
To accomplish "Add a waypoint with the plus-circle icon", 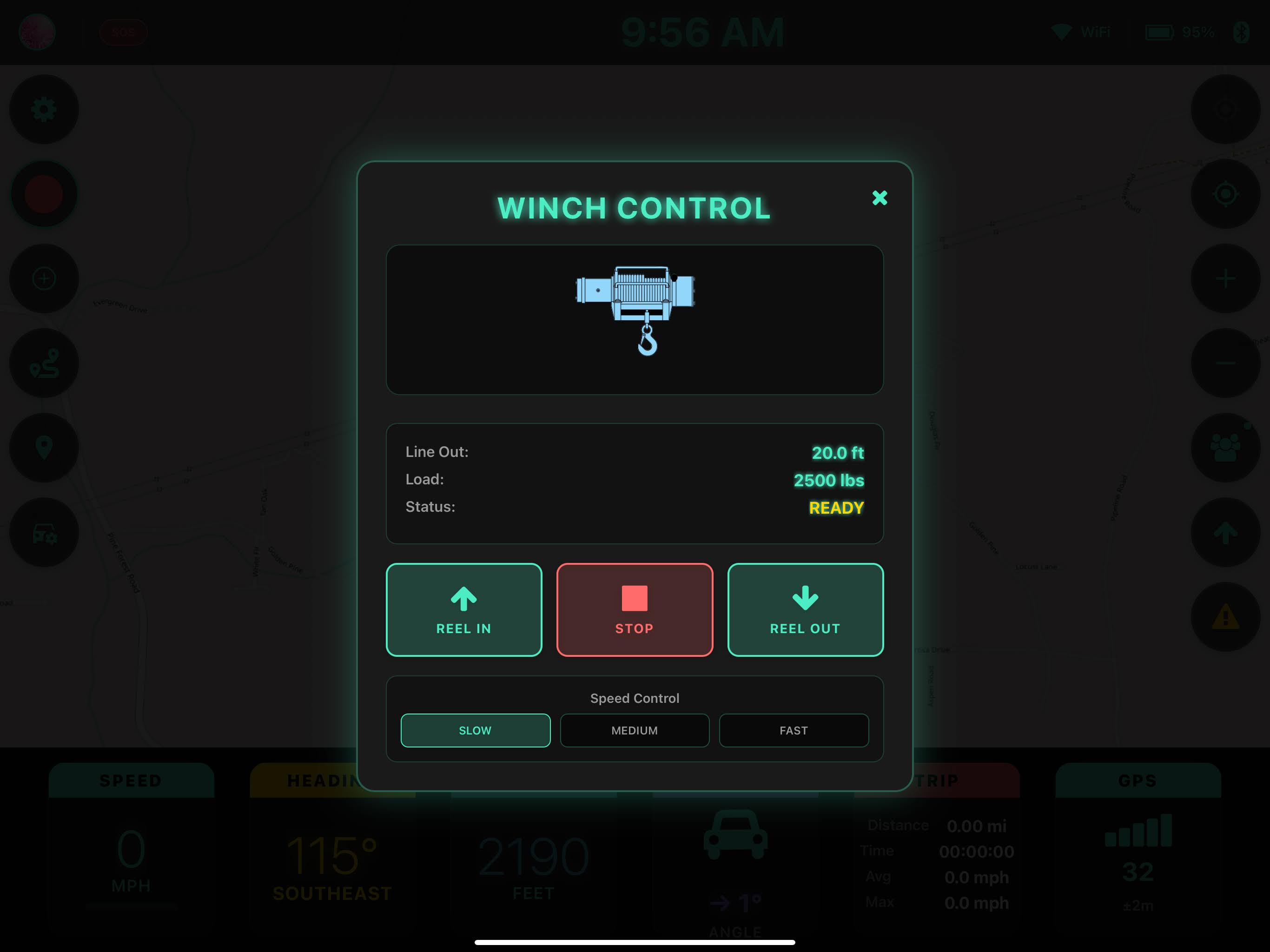I will pyautogui.click(x=44, y=279).
